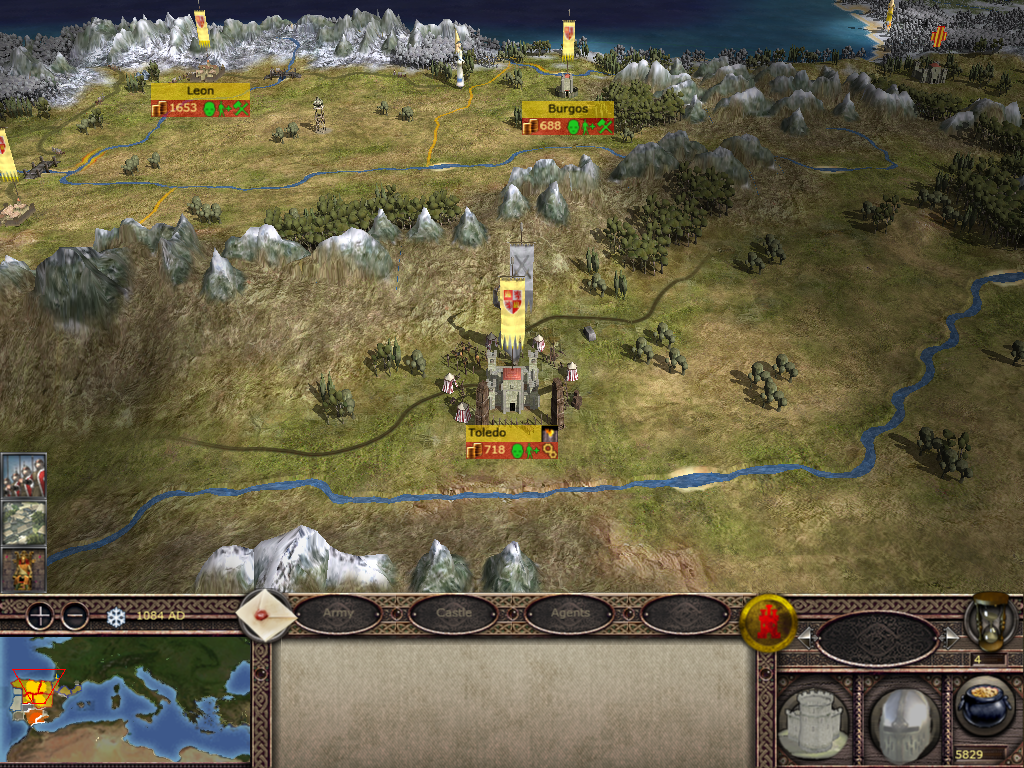Screen dimensions: 1024x768
Task: Open the throne event notification
Action: (x=23, y=569)
